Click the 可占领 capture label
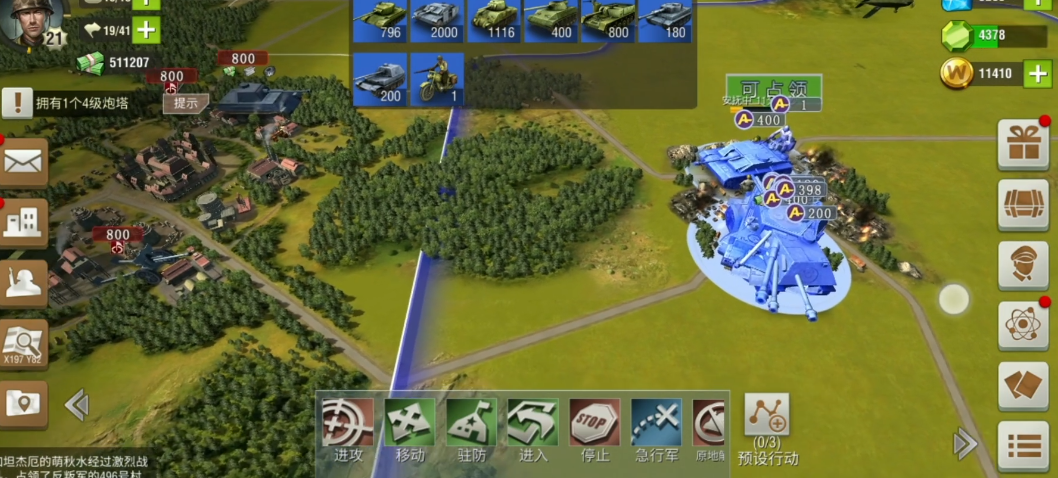 tap(774, 87)
